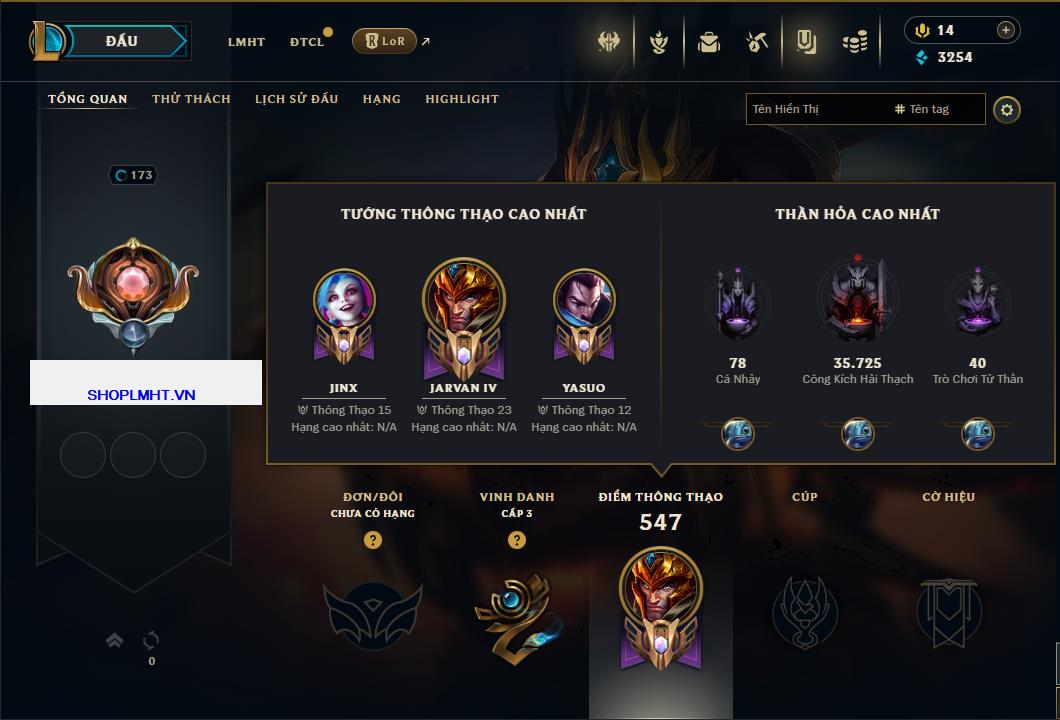Show info for ĐƠN/ĐÔI rank question mark

[x=373, y=540]
